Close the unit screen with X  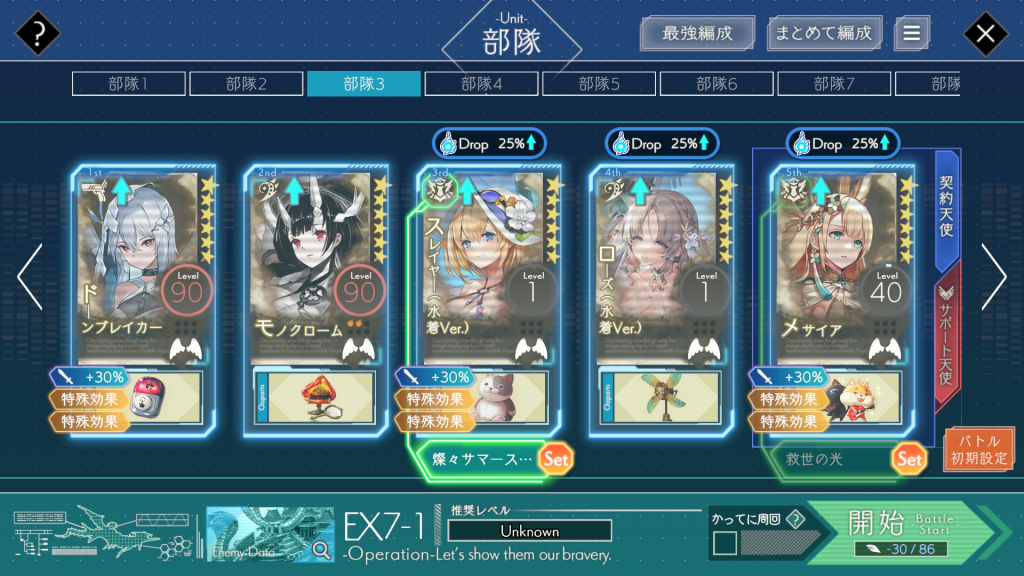pos(985,35)
